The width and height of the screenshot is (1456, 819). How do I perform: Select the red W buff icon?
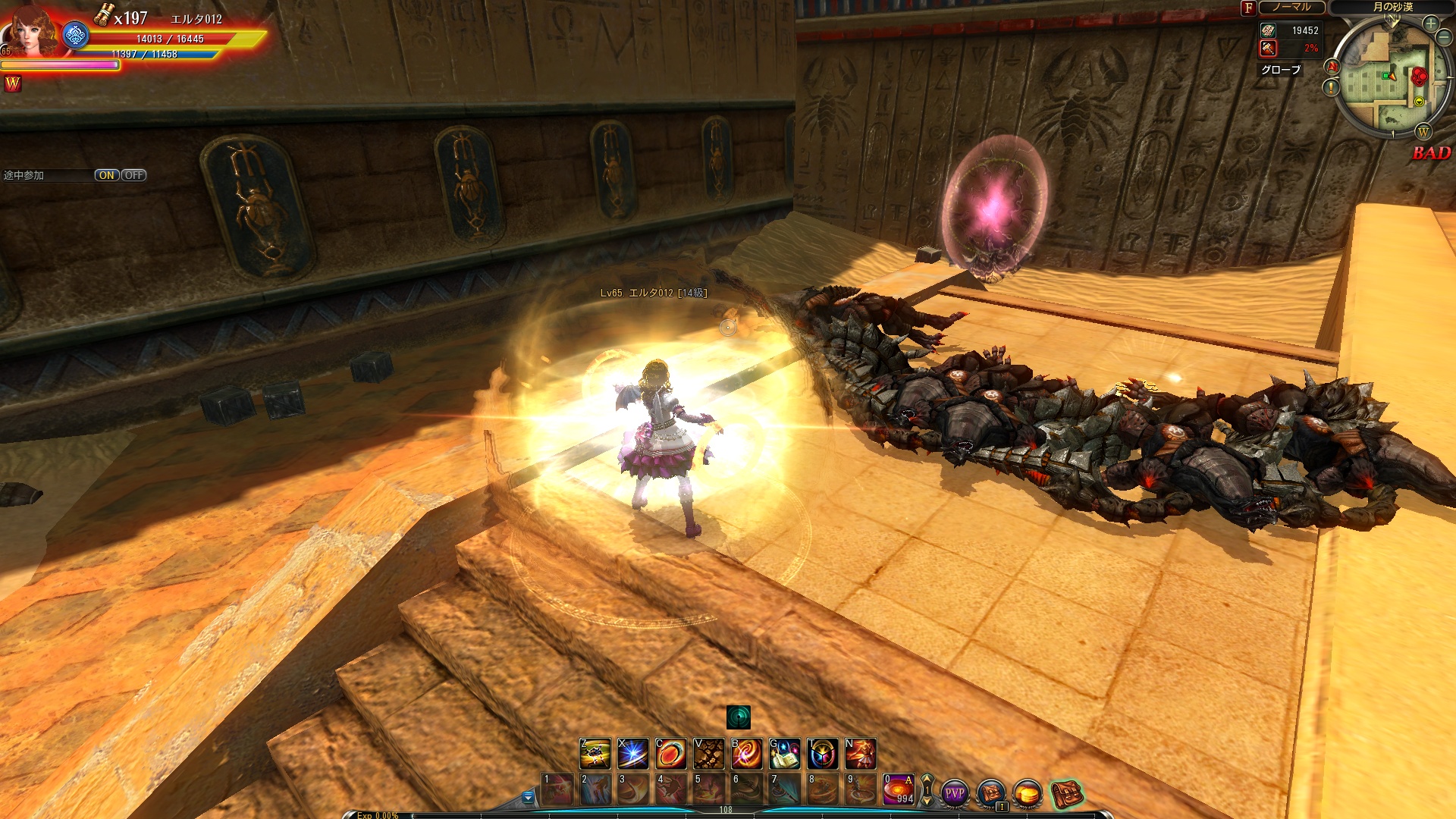point(13,84)
